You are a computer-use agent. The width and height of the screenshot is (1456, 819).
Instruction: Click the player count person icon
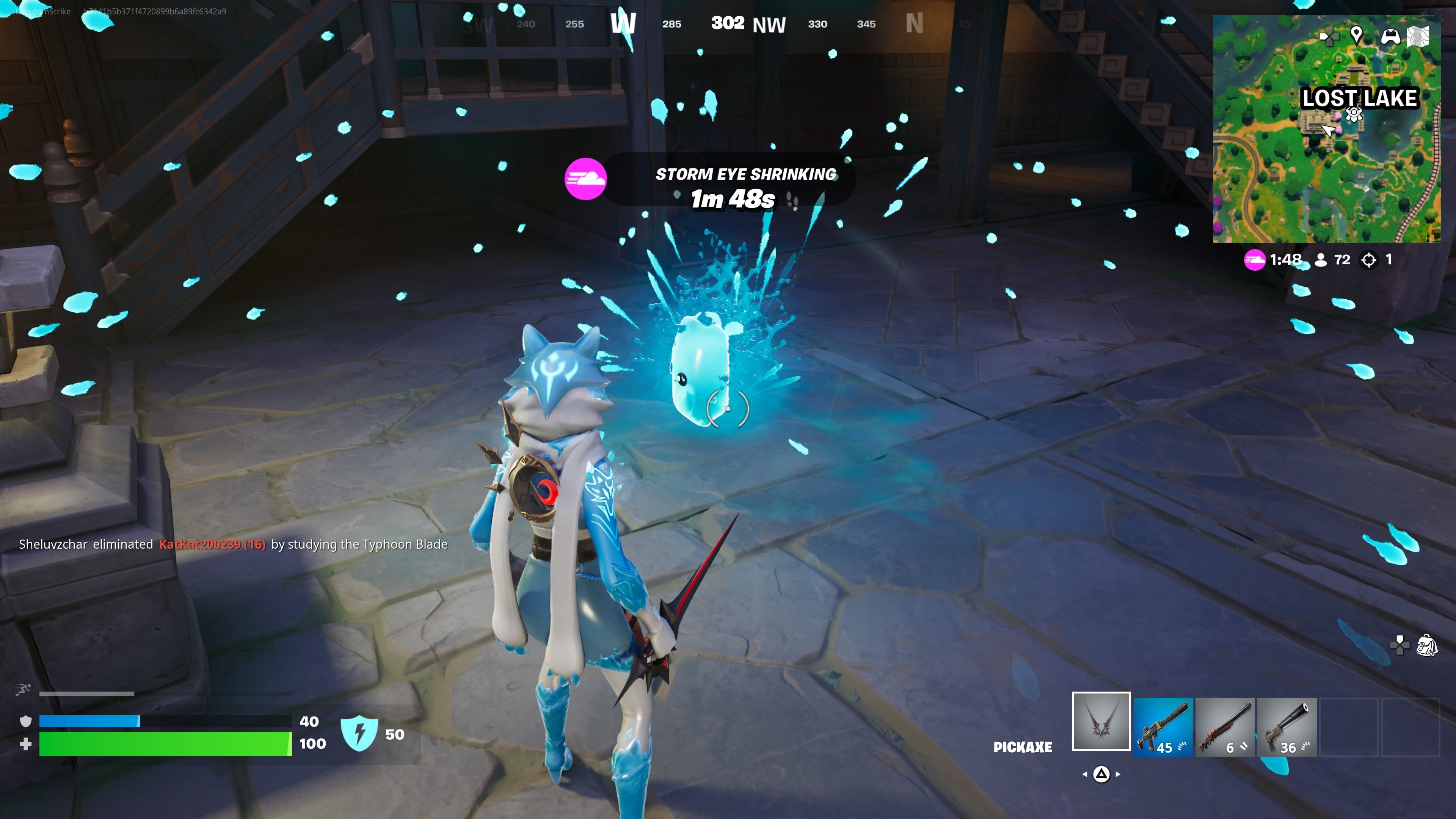click(x=1321, y=260)
